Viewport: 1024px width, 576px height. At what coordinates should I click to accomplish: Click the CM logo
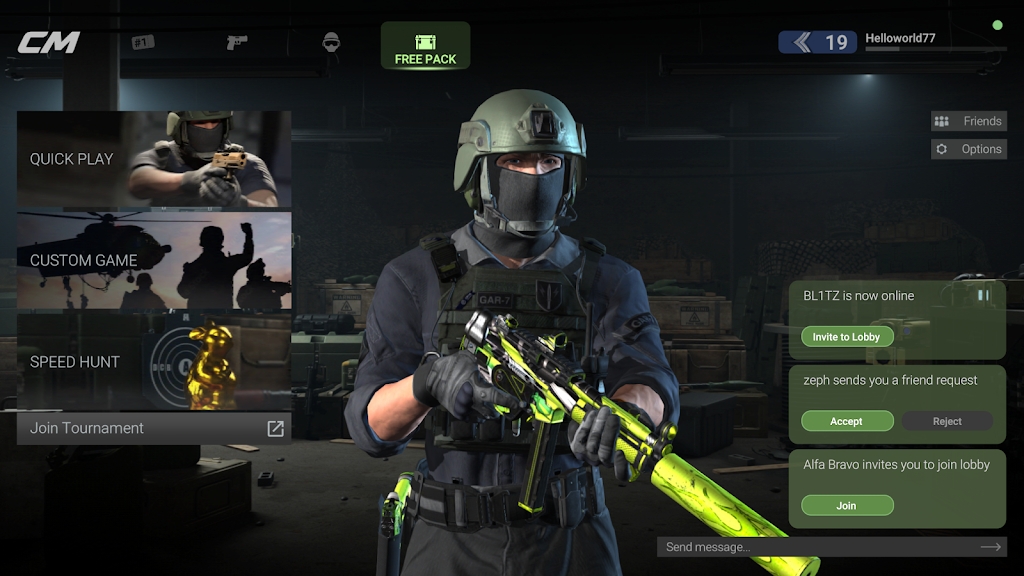pyautogui.click(x=48, y=42)
